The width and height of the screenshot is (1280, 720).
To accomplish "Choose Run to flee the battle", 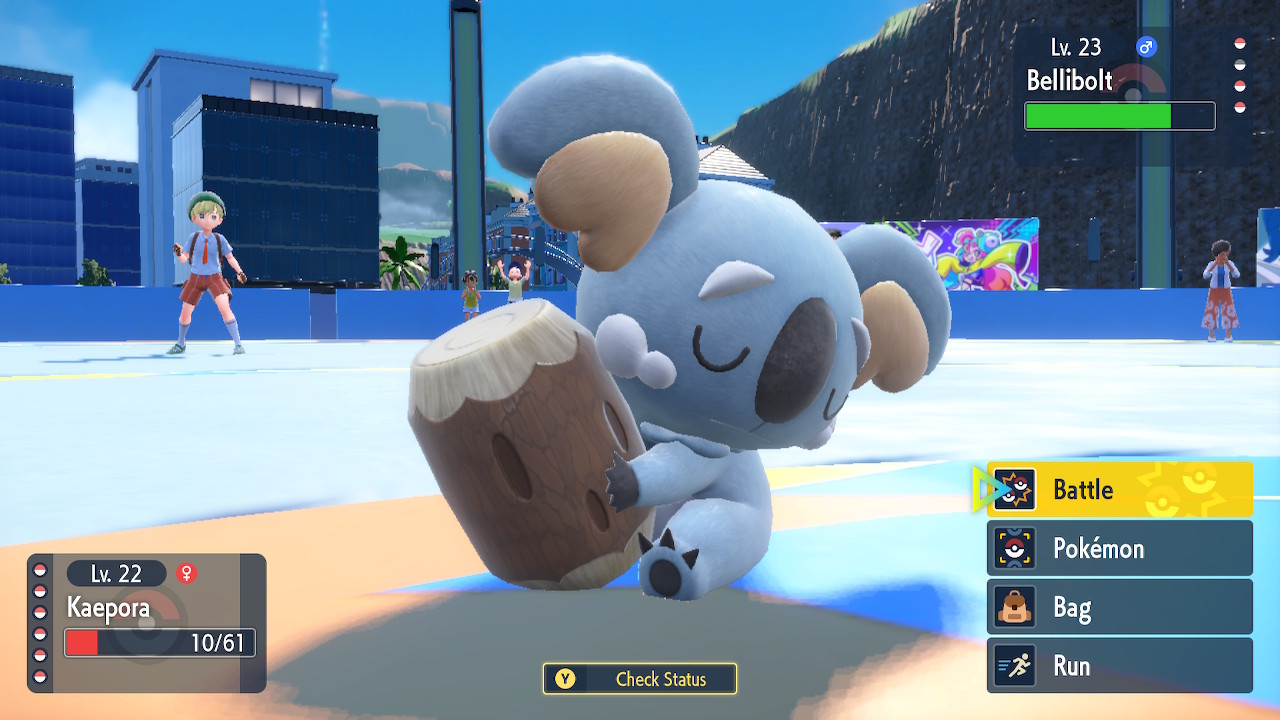I will (x=1119, y=666).
